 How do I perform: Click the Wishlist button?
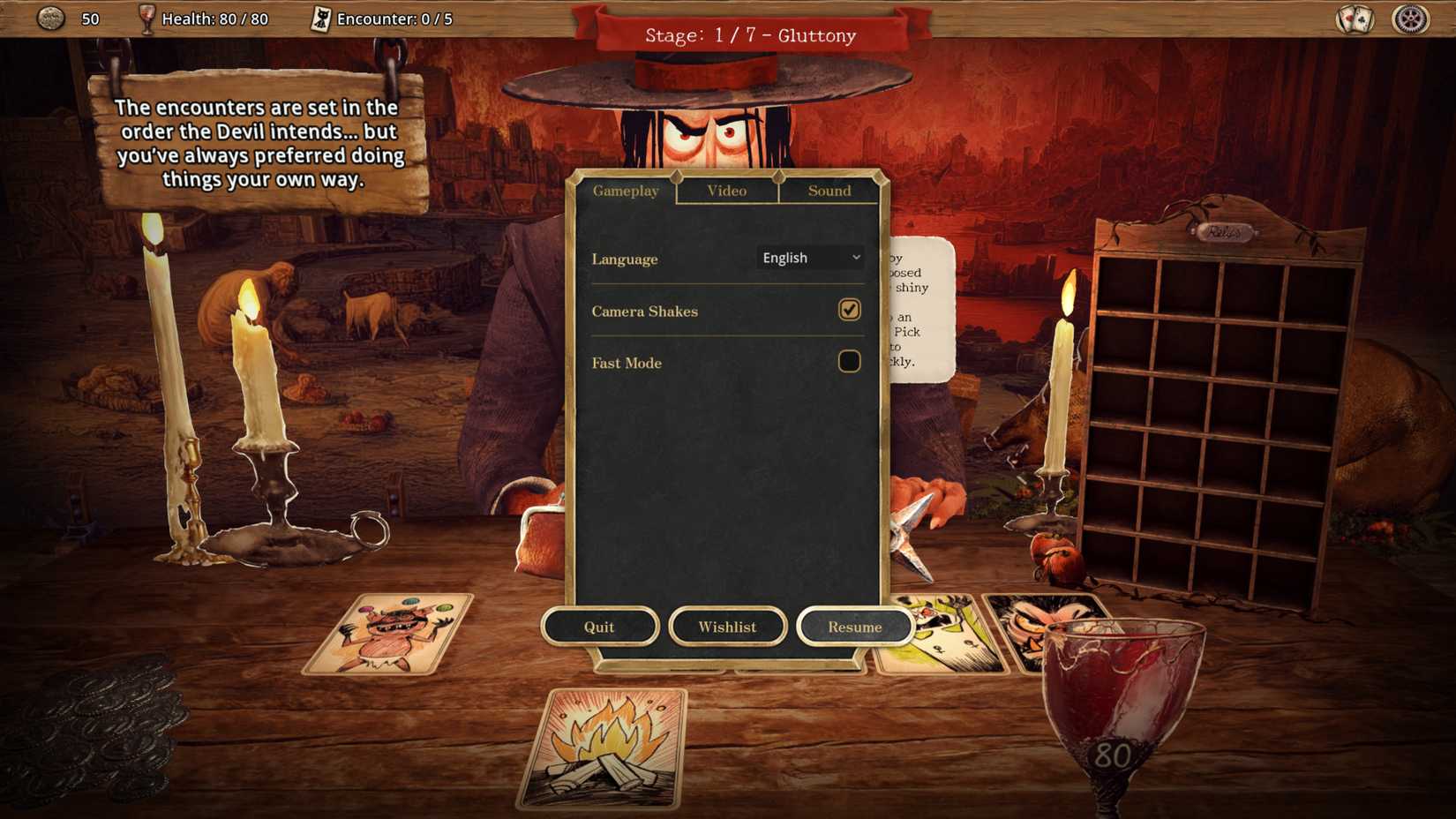pyautogui.click(x=727, y=627)
